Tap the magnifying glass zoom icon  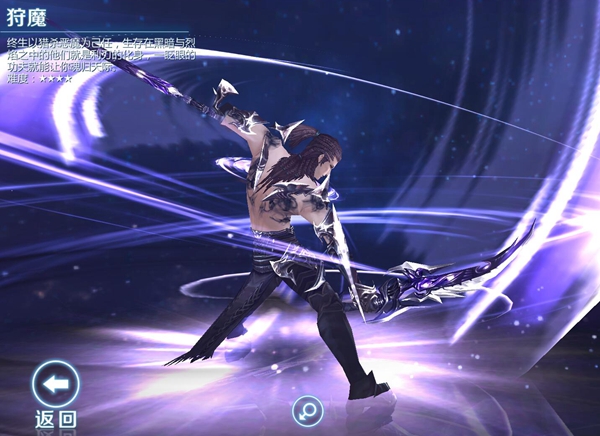pos(306,410)
